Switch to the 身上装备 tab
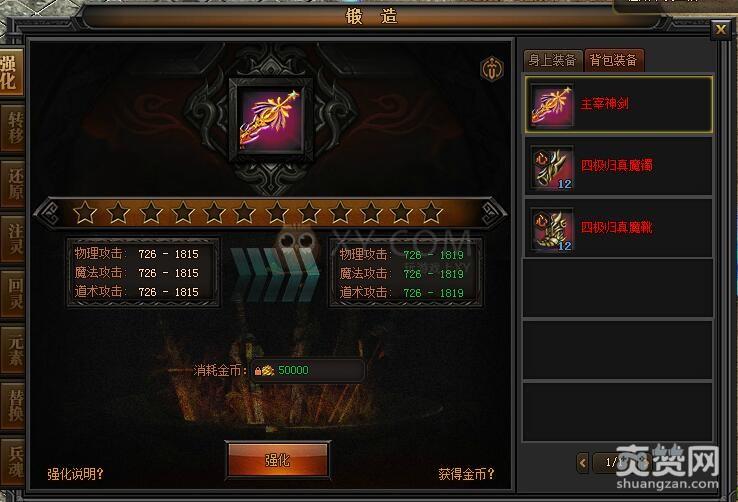 552,60
